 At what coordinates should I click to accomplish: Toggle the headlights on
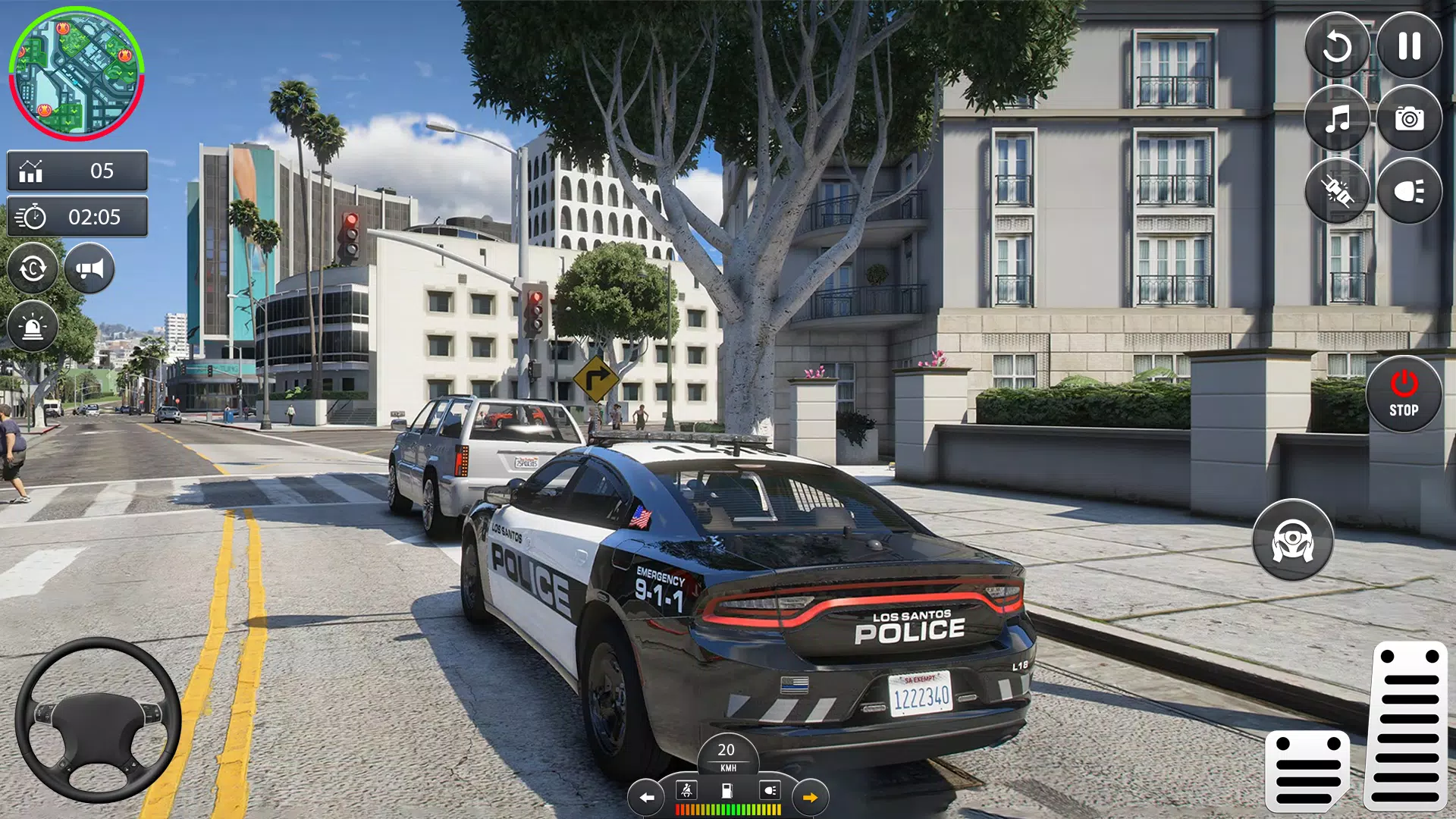click(1409, 190)
